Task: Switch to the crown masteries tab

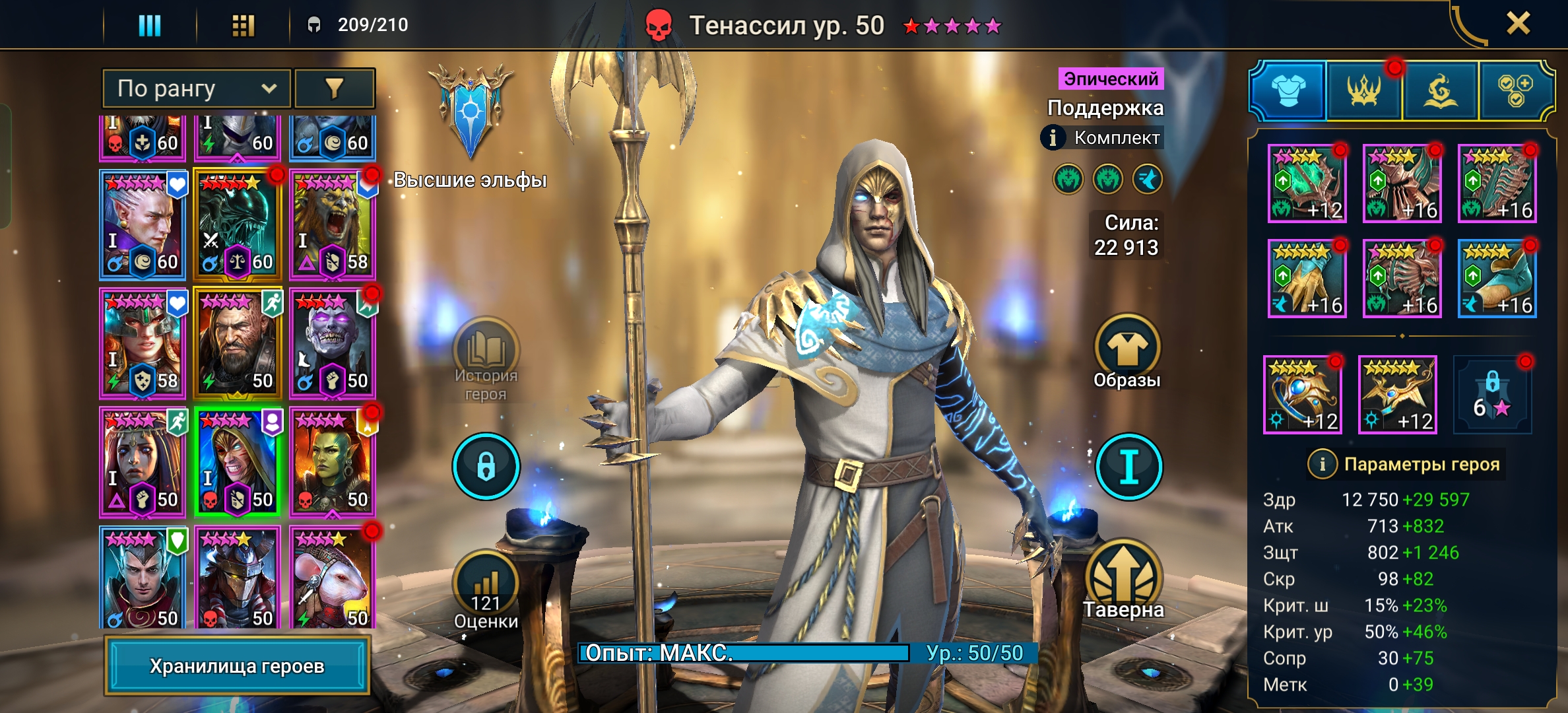Action: 1363,91
